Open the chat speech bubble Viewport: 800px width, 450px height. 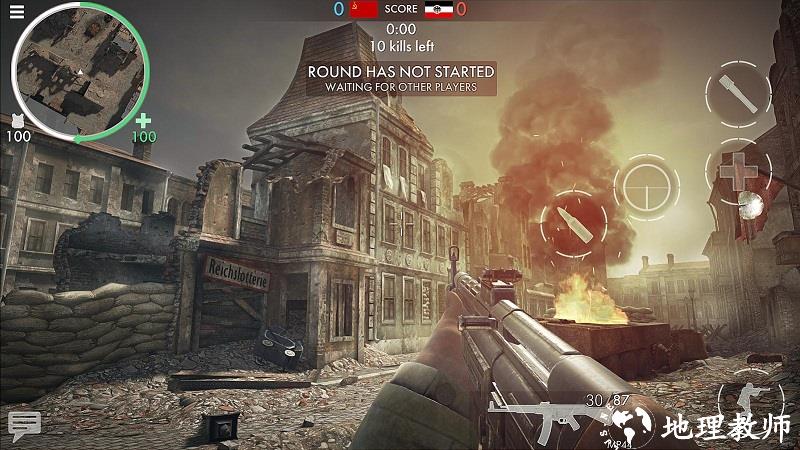coord(24,422)
